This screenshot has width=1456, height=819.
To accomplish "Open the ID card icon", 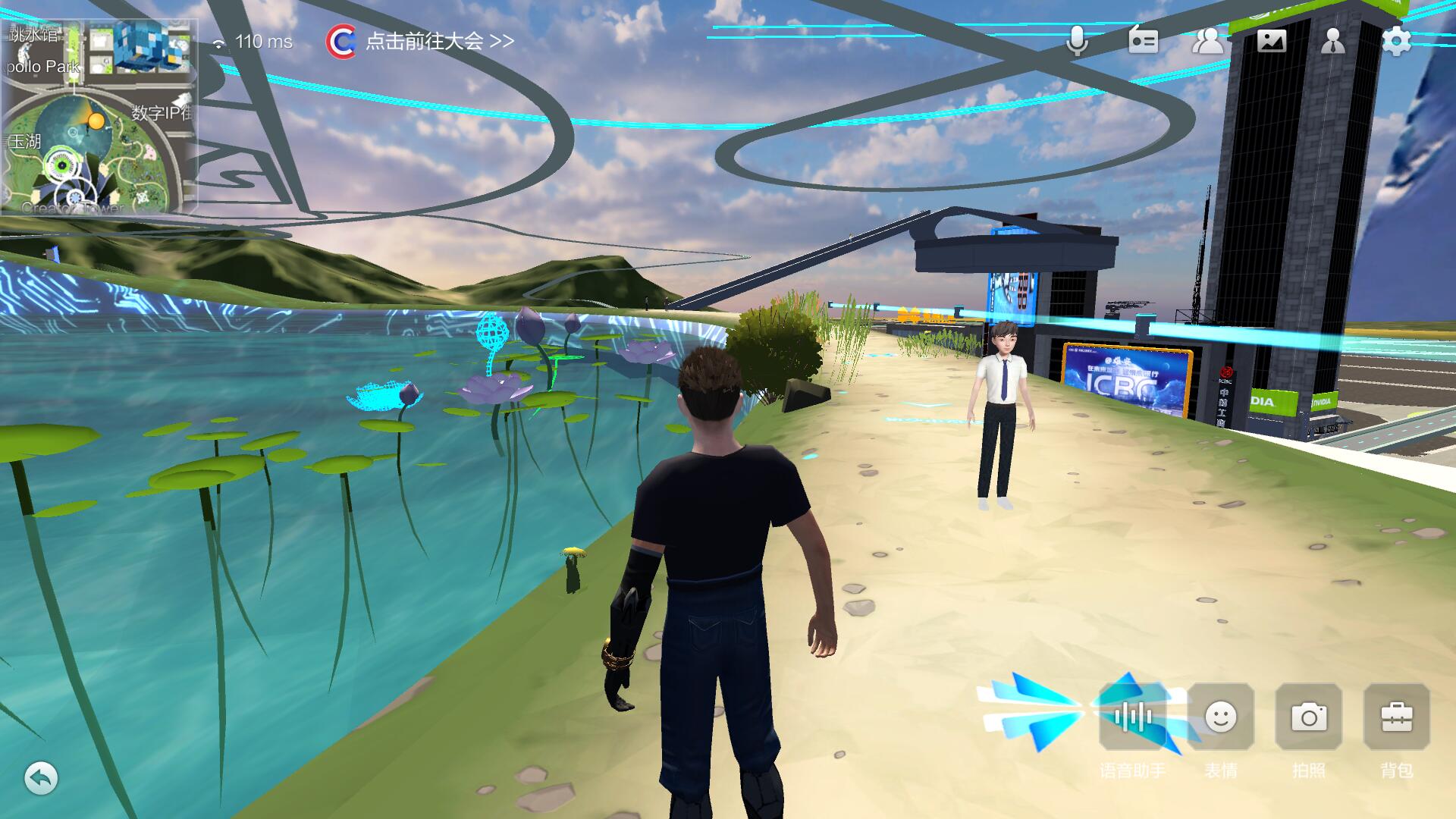I will 1143,41.
